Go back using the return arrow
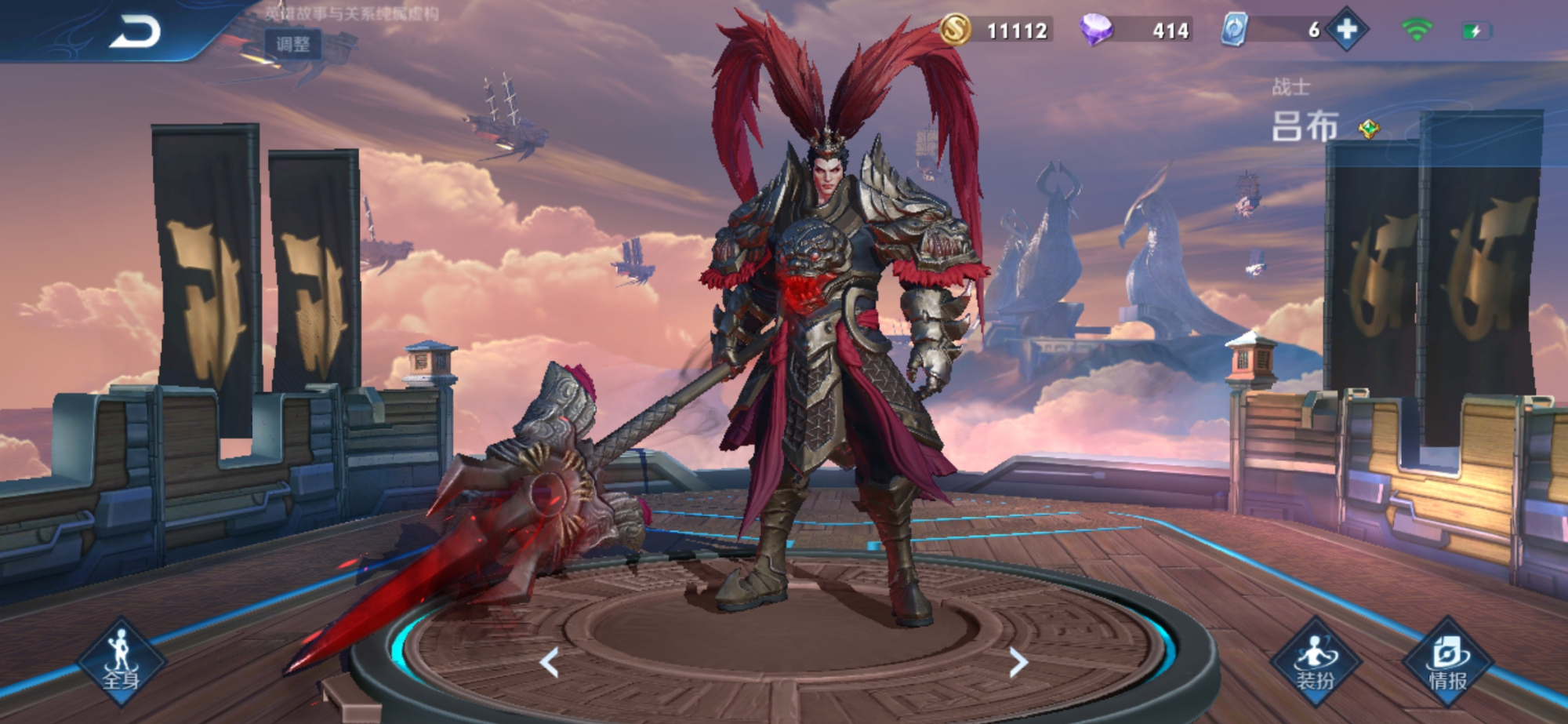 click(135, 33)
